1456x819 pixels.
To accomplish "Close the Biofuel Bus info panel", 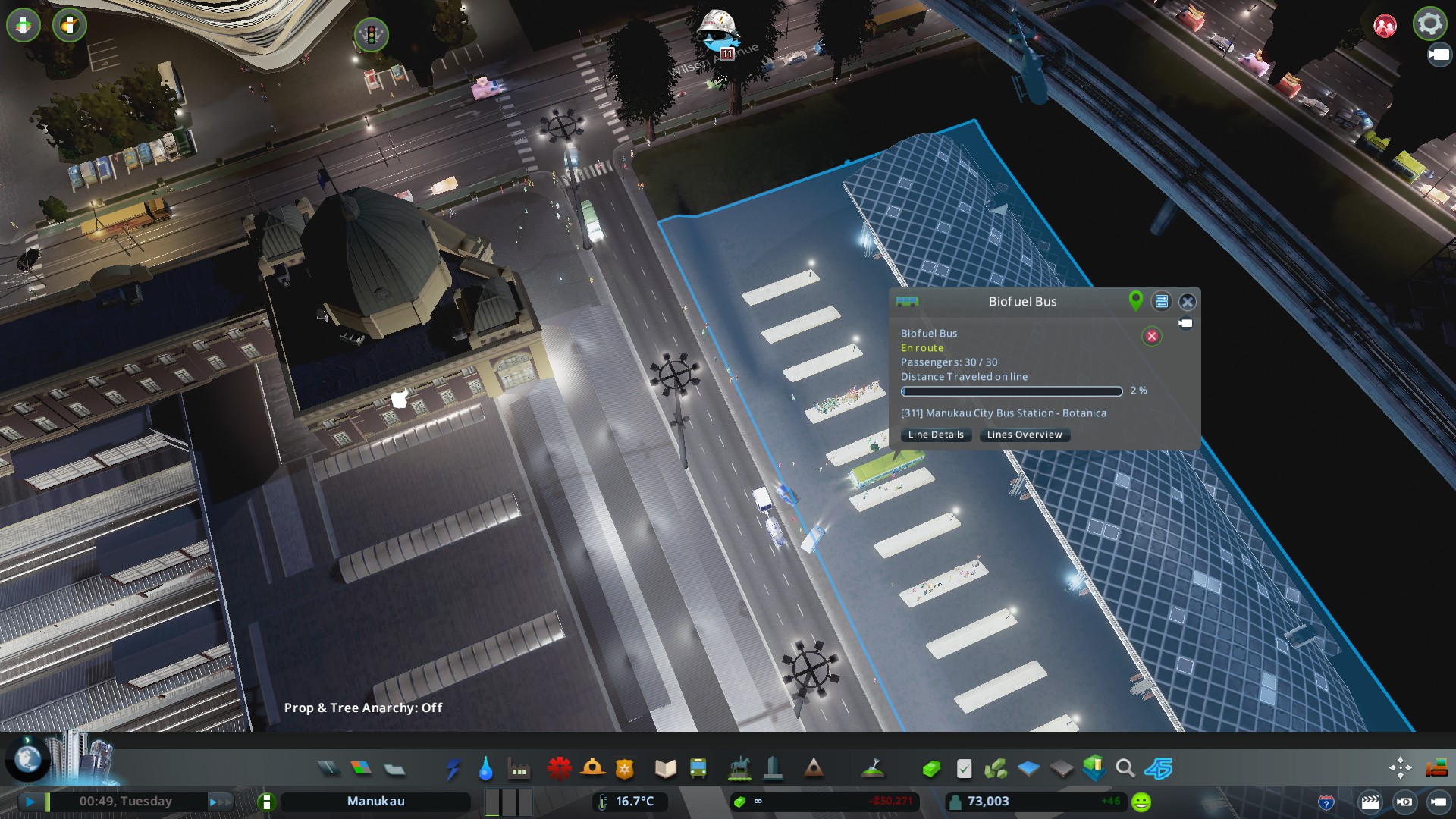I will point(1188,302).
